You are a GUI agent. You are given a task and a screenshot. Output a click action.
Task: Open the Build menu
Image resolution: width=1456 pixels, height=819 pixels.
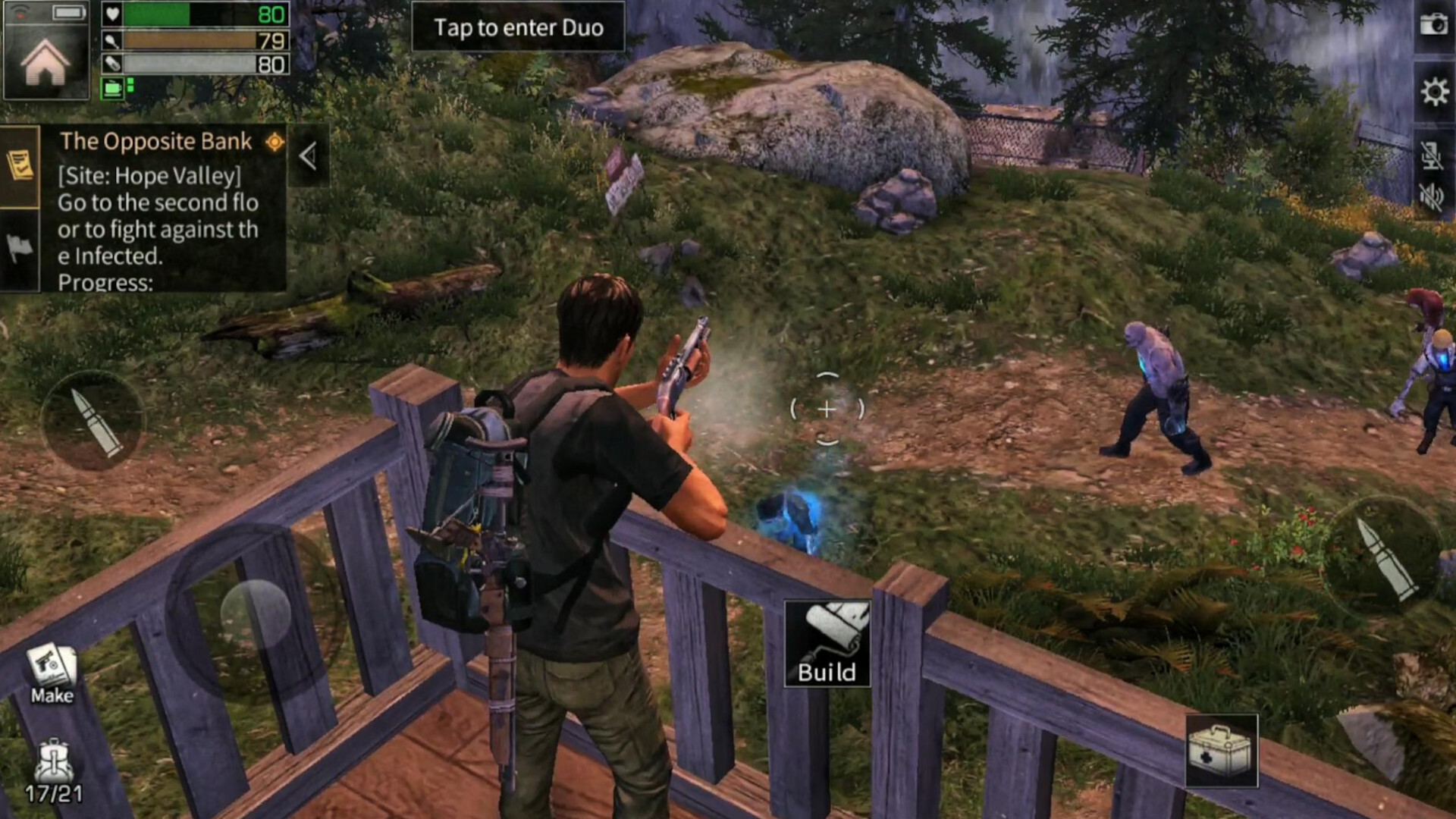point(827,644)
